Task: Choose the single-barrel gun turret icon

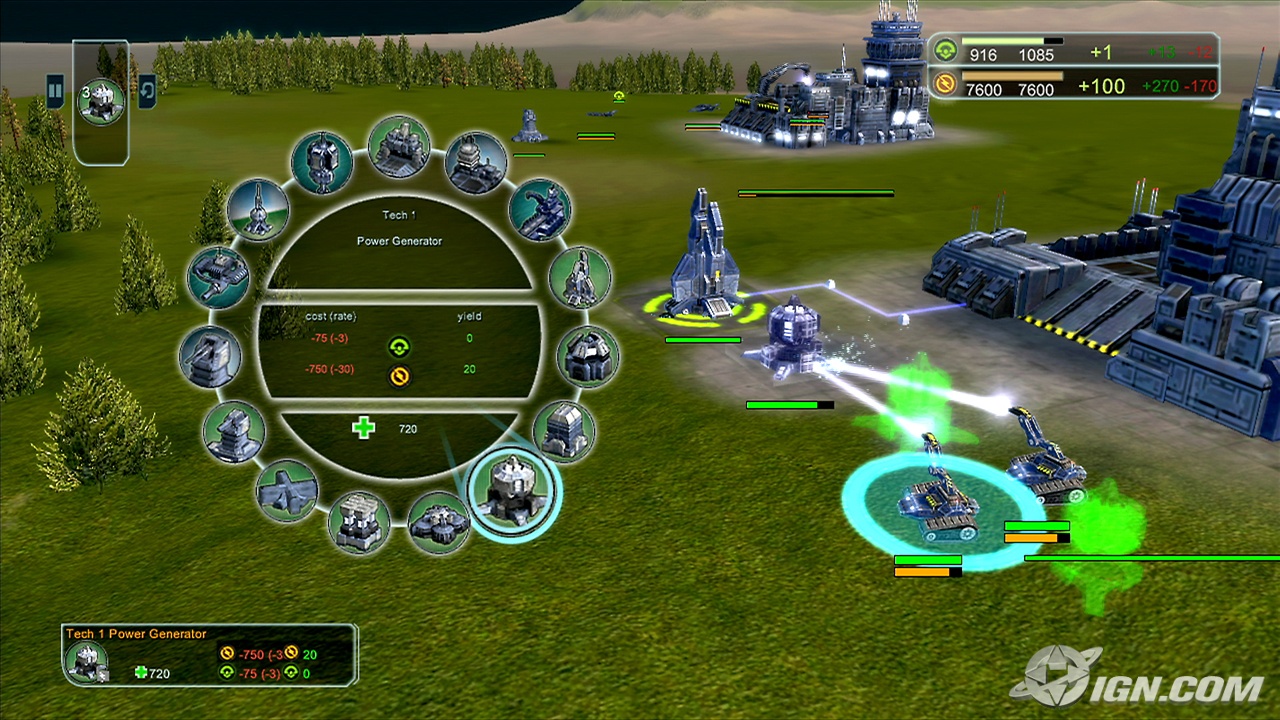Action: (x=210, y=356)
